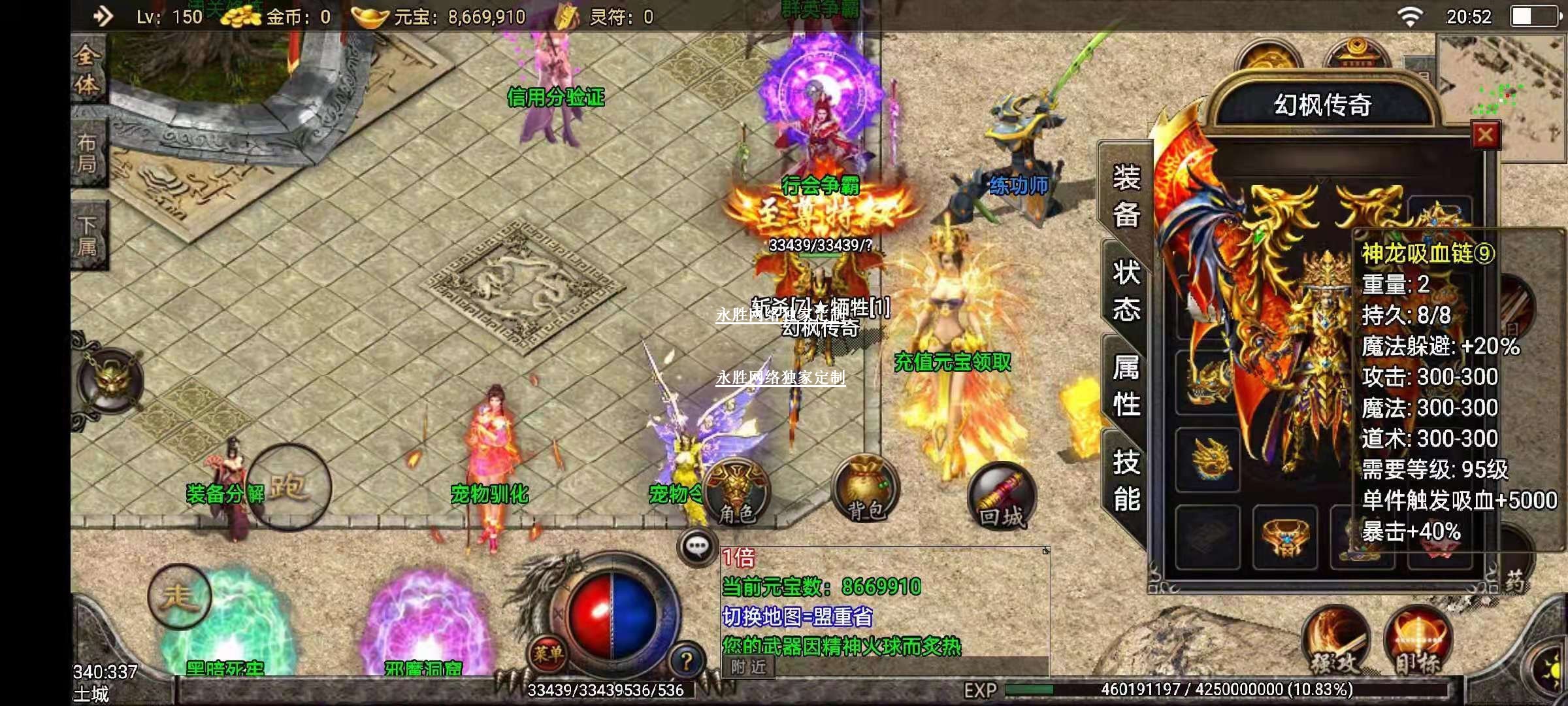Select the 全体 tab on left edge

(x=88, y=69)
